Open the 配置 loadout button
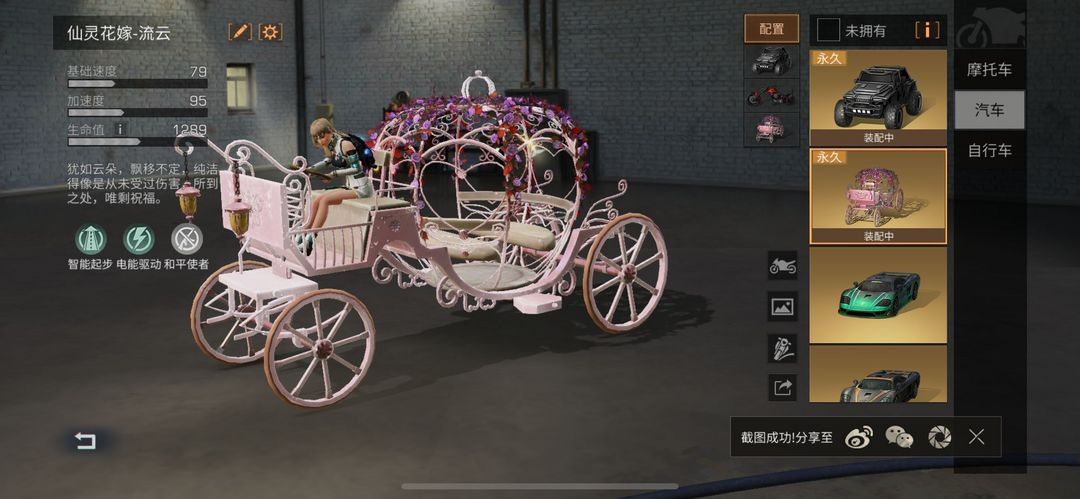Image resolution: width=1080 pixels, height=499 pixels. pos(771,29)
